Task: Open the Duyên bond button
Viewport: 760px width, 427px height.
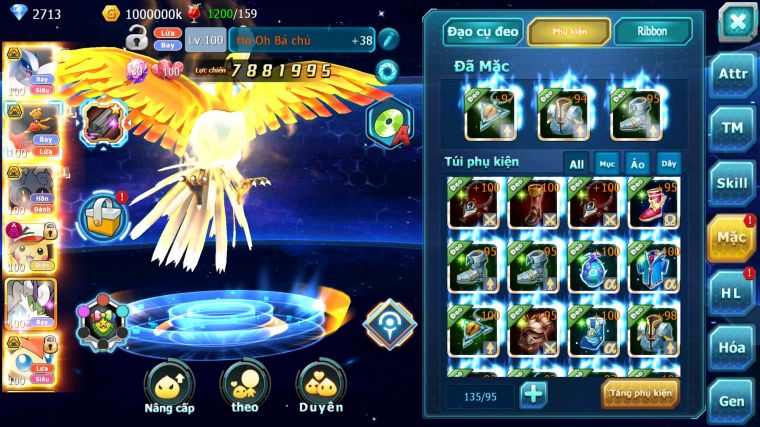Action: coord(320,386)
